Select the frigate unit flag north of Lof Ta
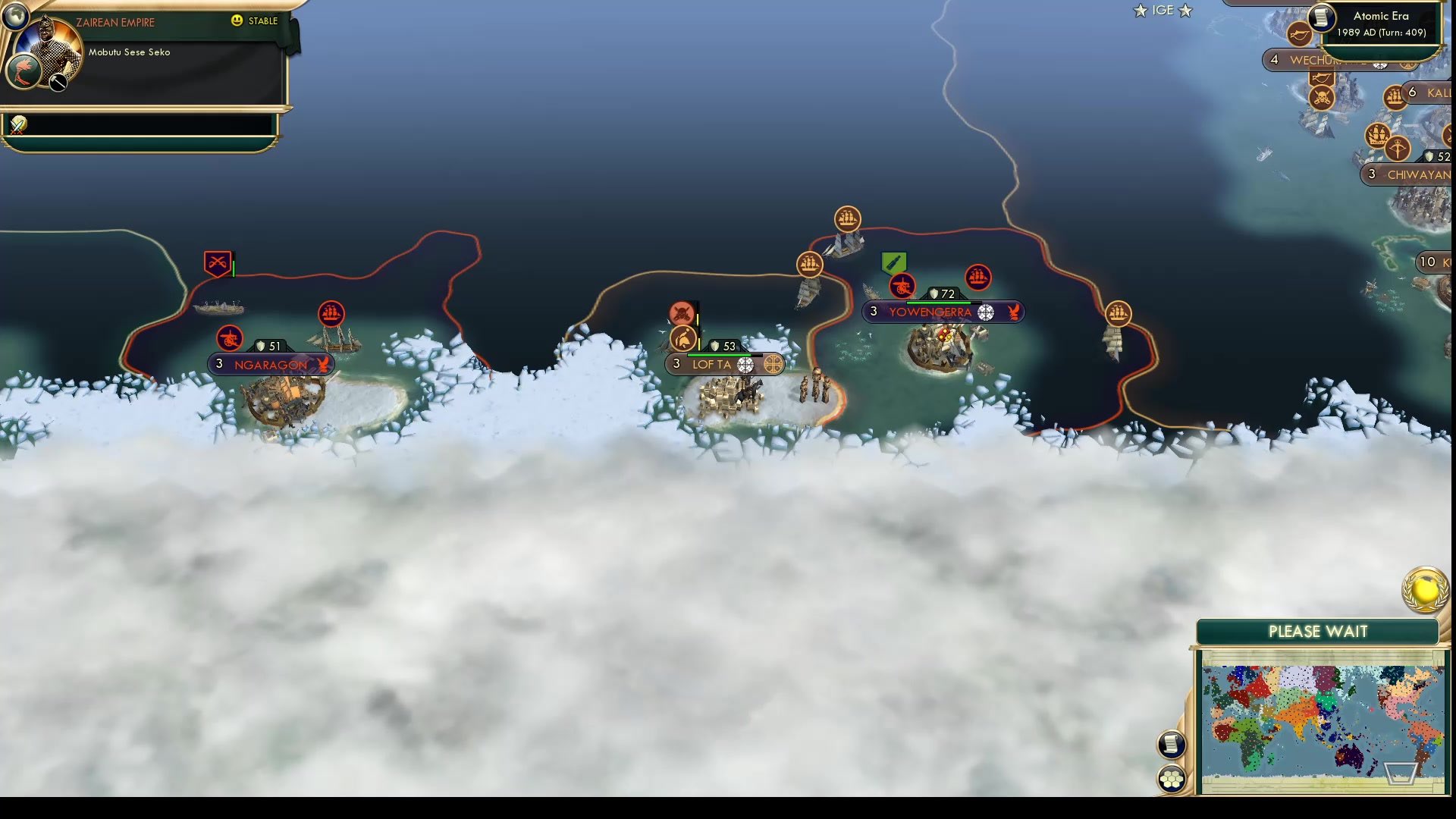This screenshot has height=819, width=1456. (810, 265)
